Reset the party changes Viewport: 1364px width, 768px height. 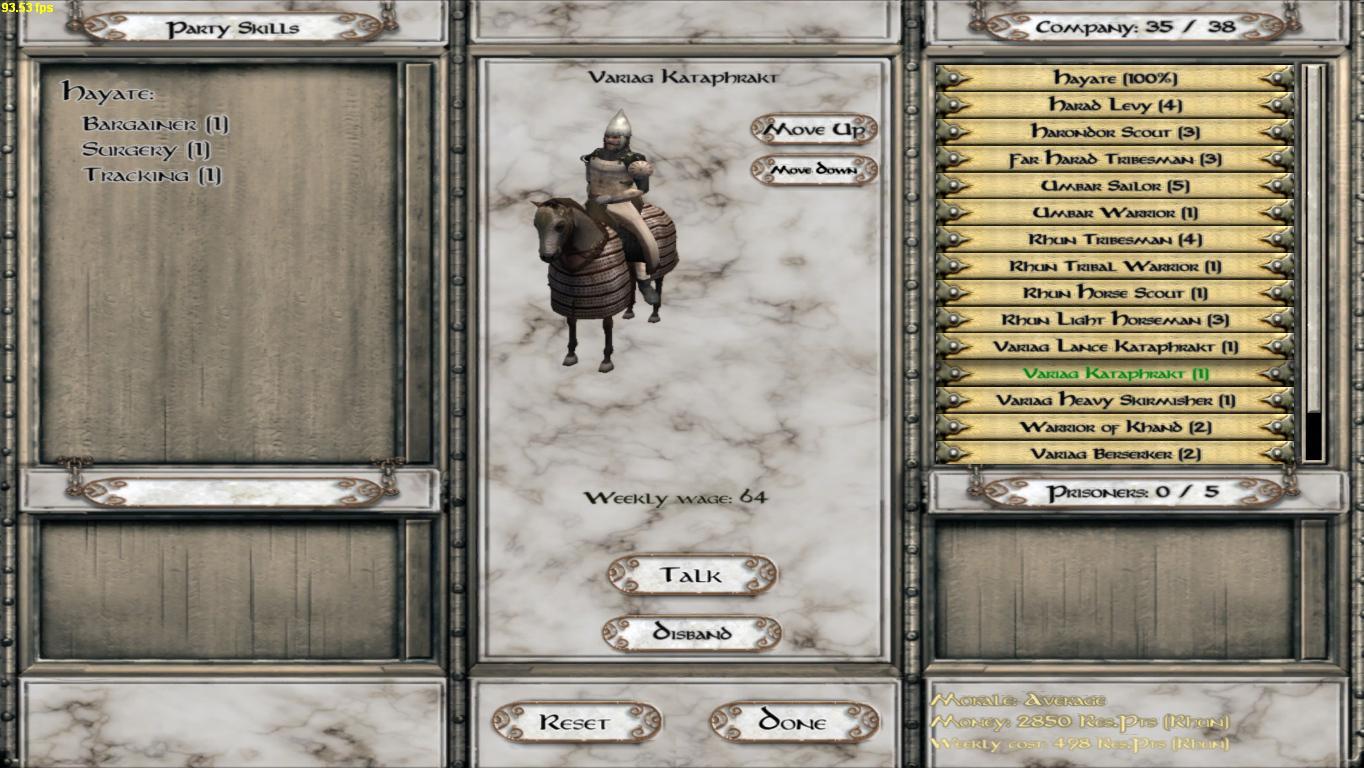tap(575, 722)
